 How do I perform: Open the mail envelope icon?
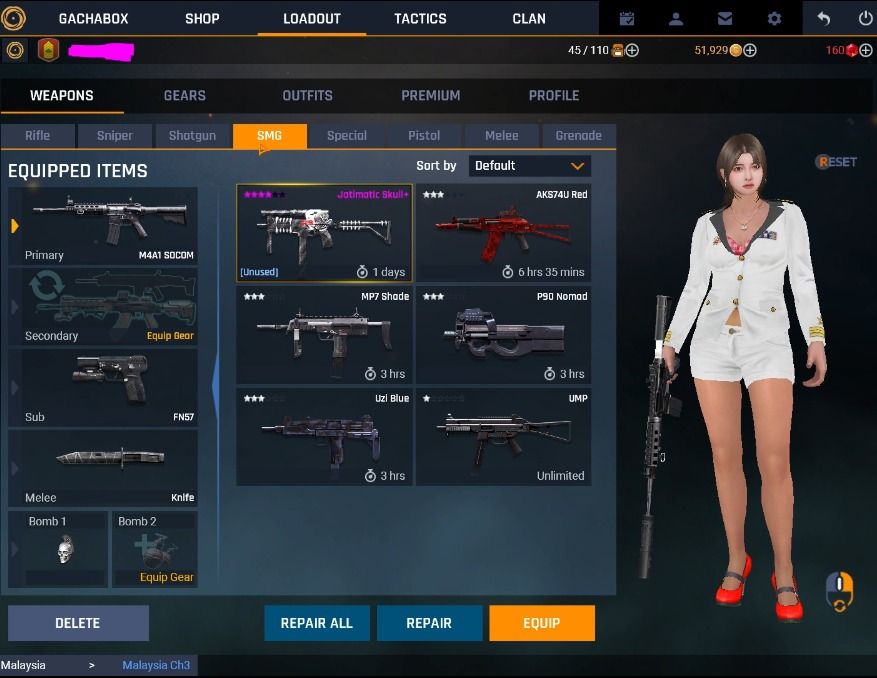pos(725,18)
